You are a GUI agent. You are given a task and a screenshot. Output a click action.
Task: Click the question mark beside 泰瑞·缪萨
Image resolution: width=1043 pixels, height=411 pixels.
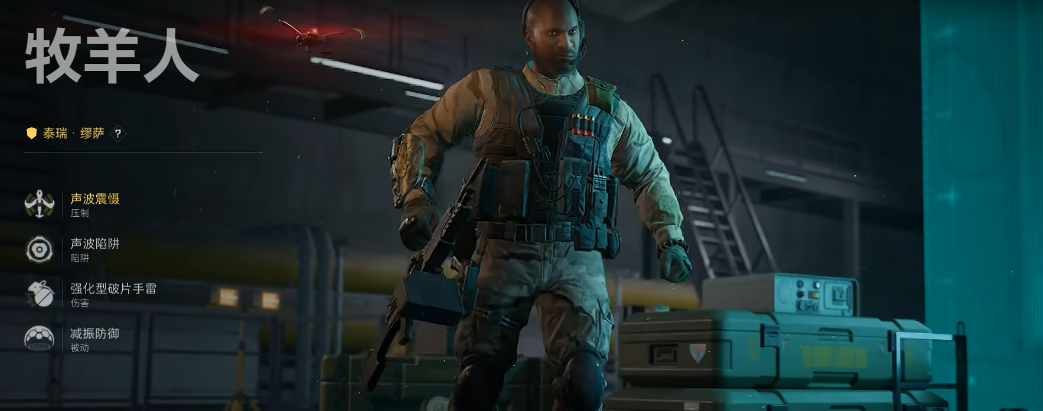[x=118, y=134]
